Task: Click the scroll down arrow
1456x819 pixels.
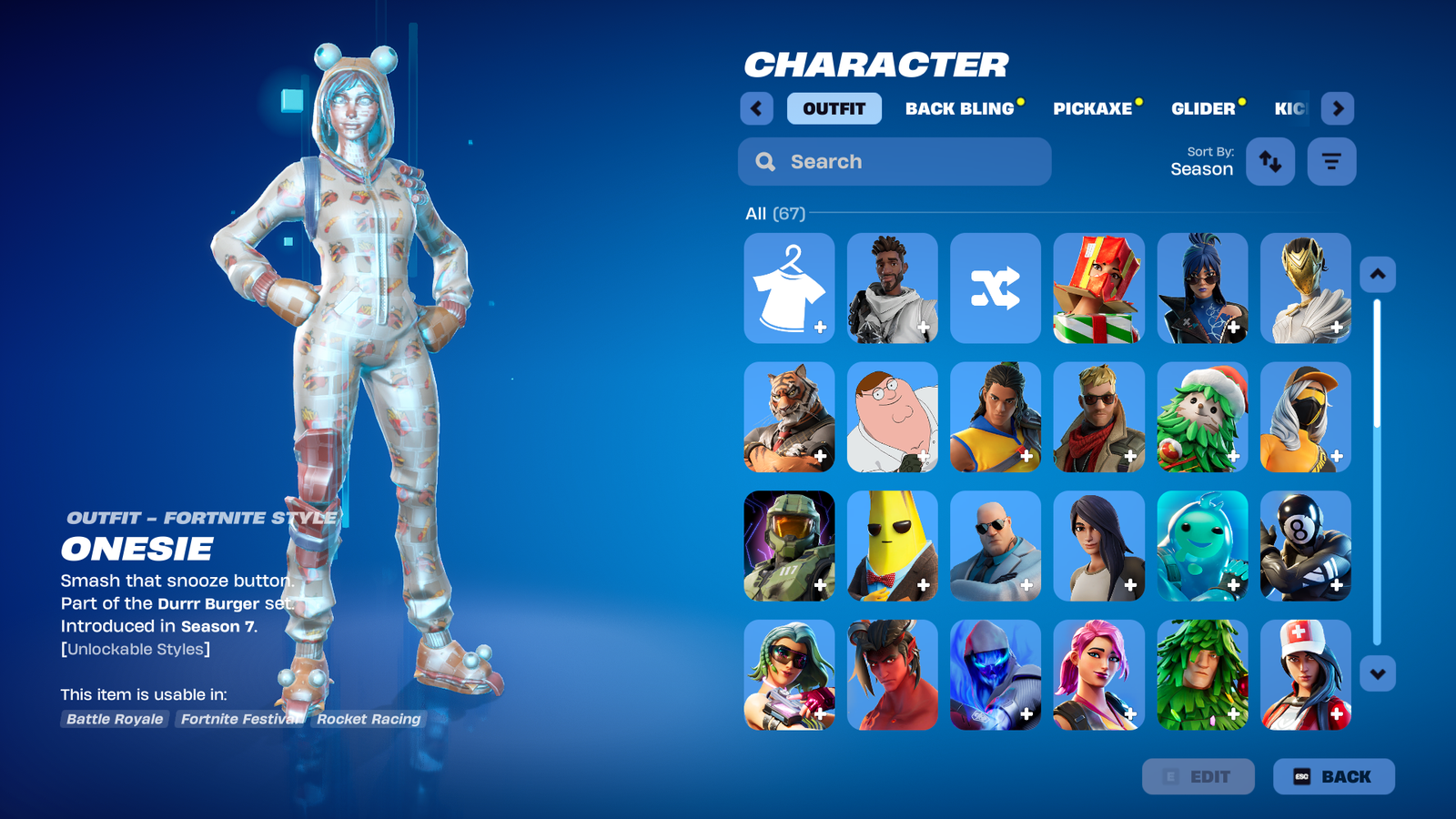Action: (1378, 674)
